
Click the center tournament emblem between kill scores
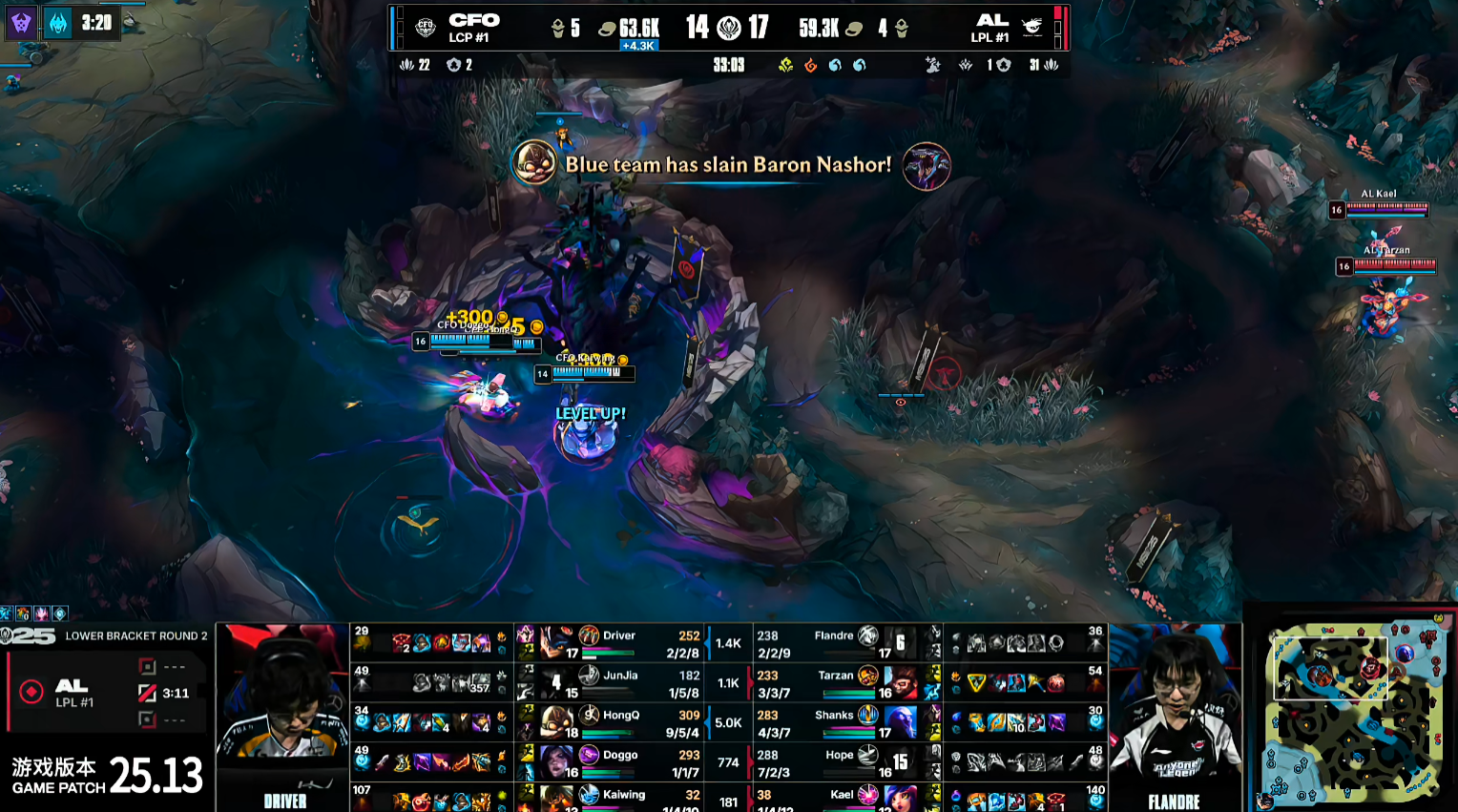pyautogui.click(x=729, y=28)
